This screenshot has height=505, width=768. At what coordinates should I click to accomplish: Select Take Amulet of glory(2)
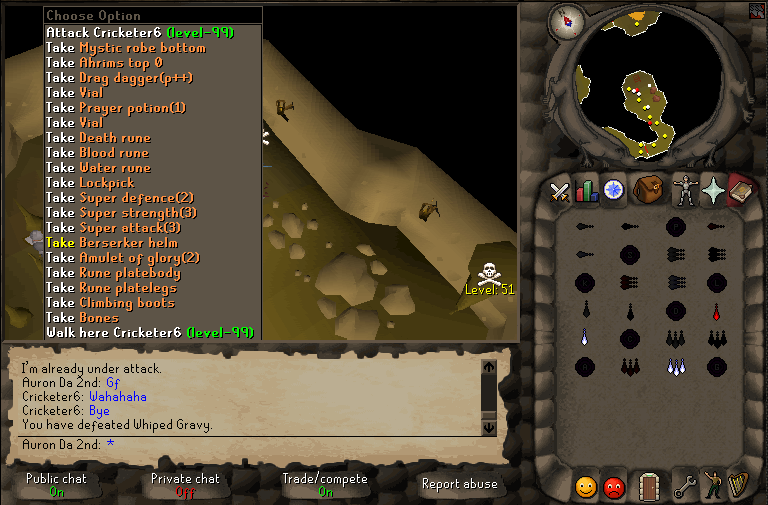122,257
